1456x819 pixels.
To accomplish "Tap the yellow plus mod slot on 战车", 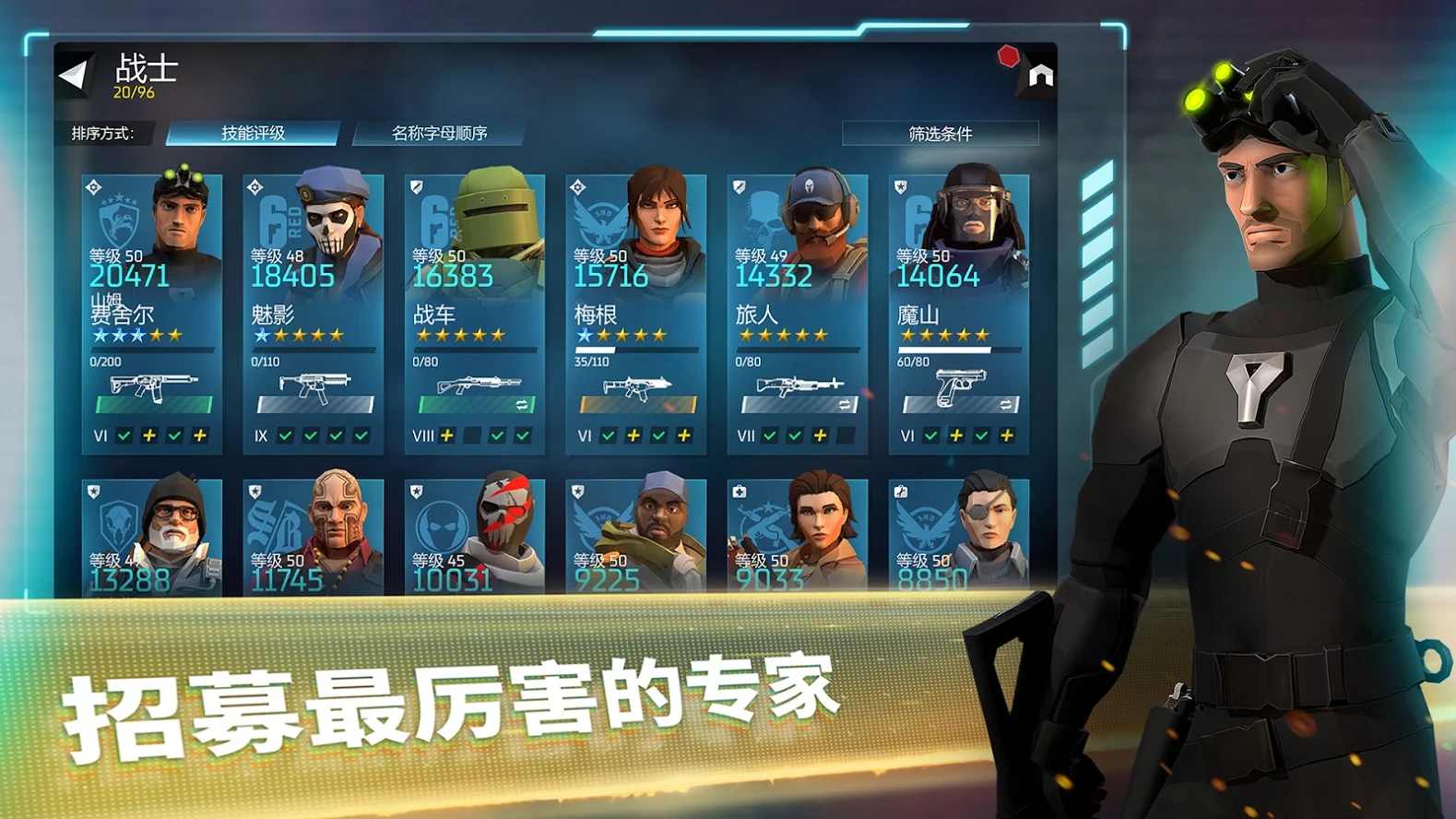I will click(446, 435).
